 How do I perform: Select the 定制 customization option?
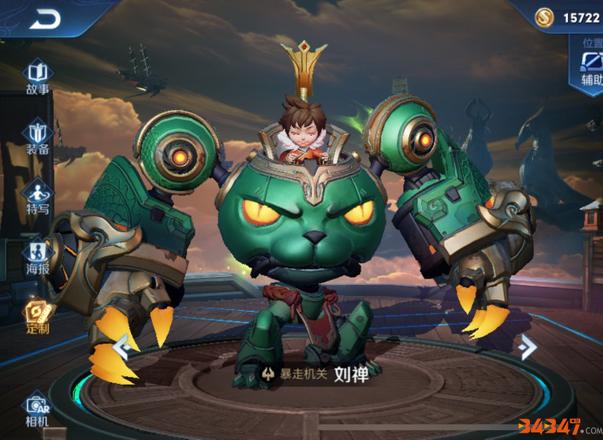point(38,317)
